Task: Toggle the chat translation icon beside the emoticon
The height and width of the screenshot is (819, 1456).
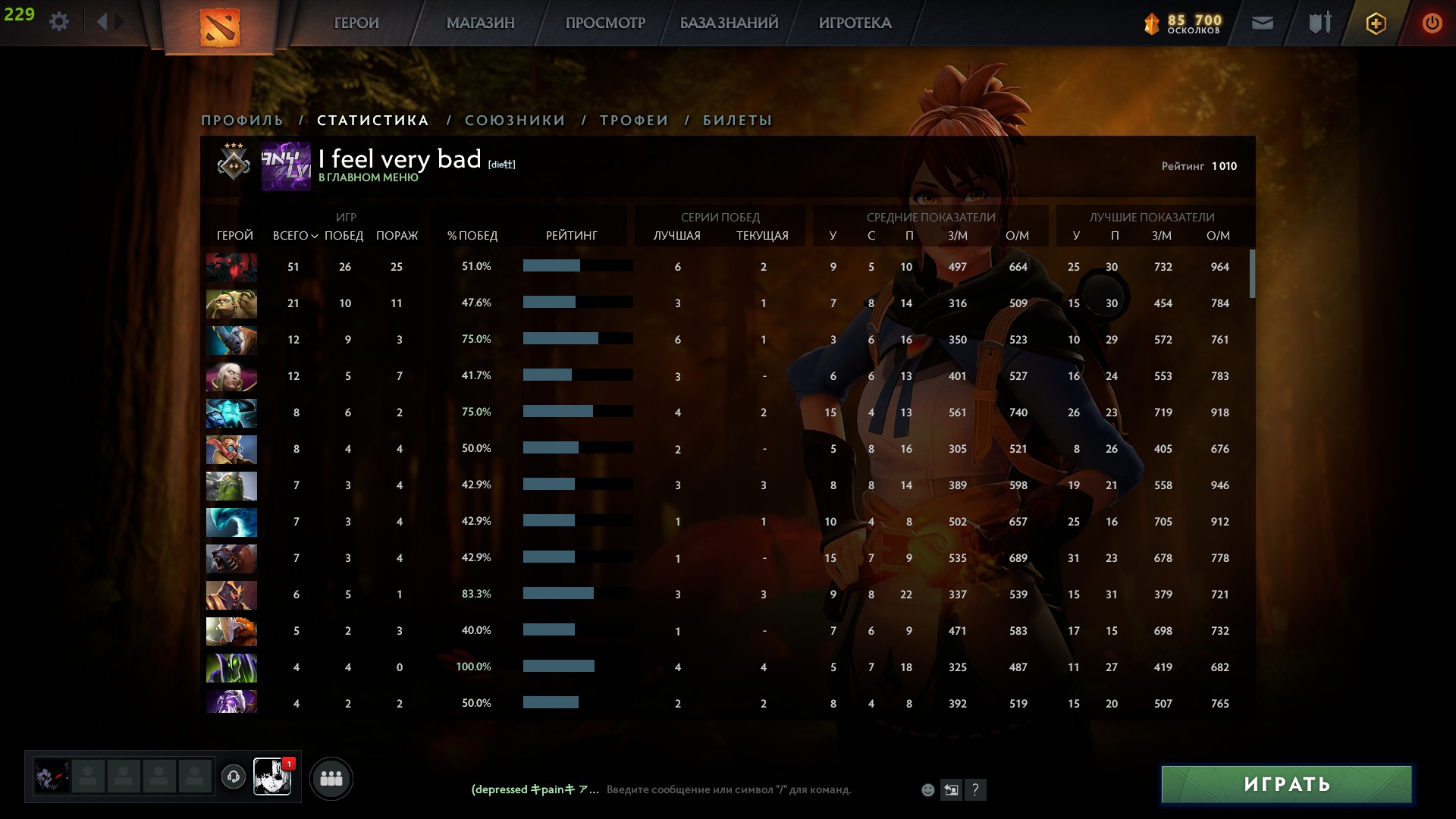Action: [x=951, y=789]
